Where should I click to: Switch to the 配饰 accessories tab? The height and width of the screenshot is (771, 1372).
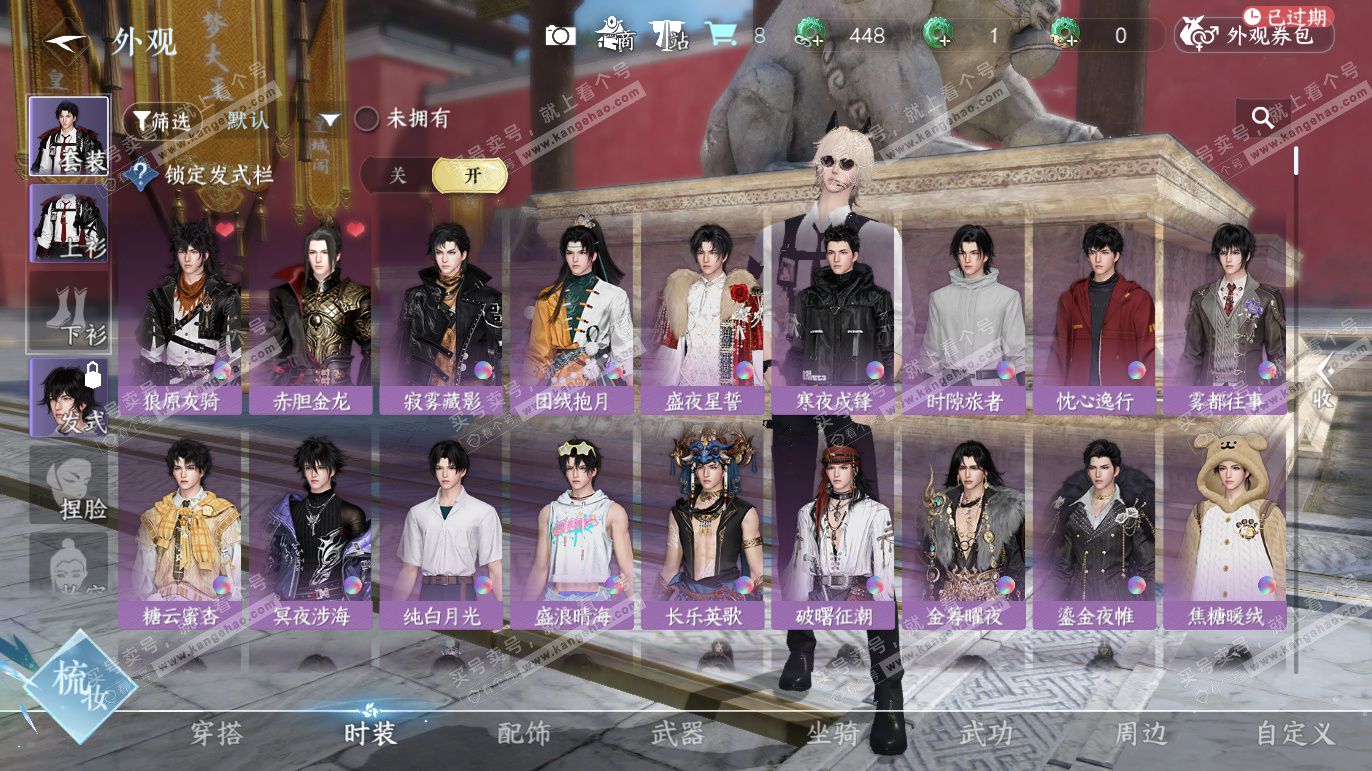click(523, 734)
